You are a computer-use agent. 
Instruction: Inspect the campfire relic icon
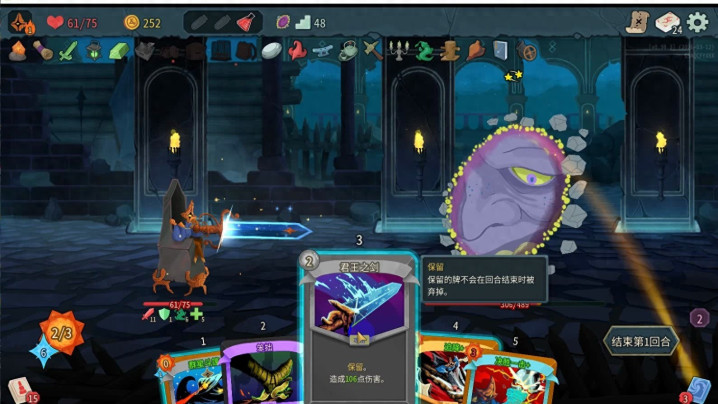pos(17,51)
